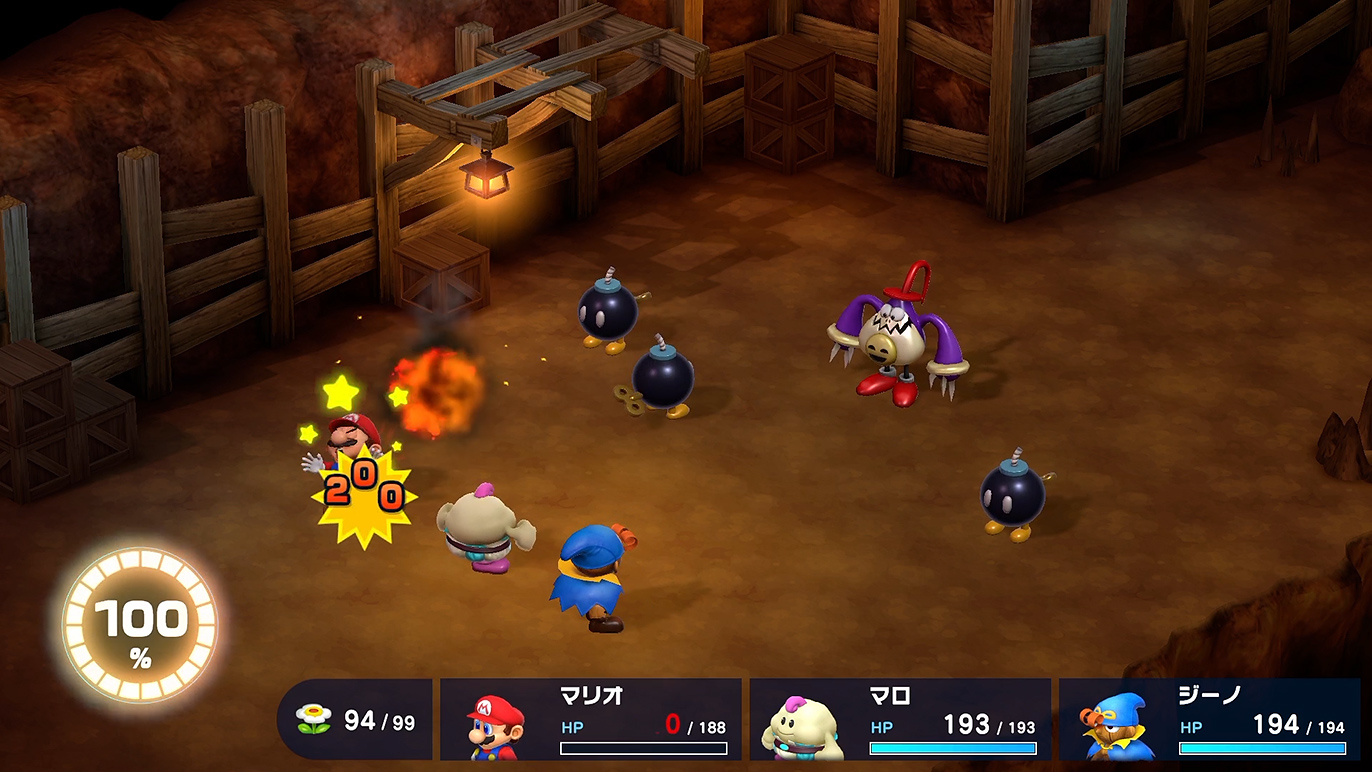Activate the 100% action gauge

pyautogui.click(x=140, y=627)
